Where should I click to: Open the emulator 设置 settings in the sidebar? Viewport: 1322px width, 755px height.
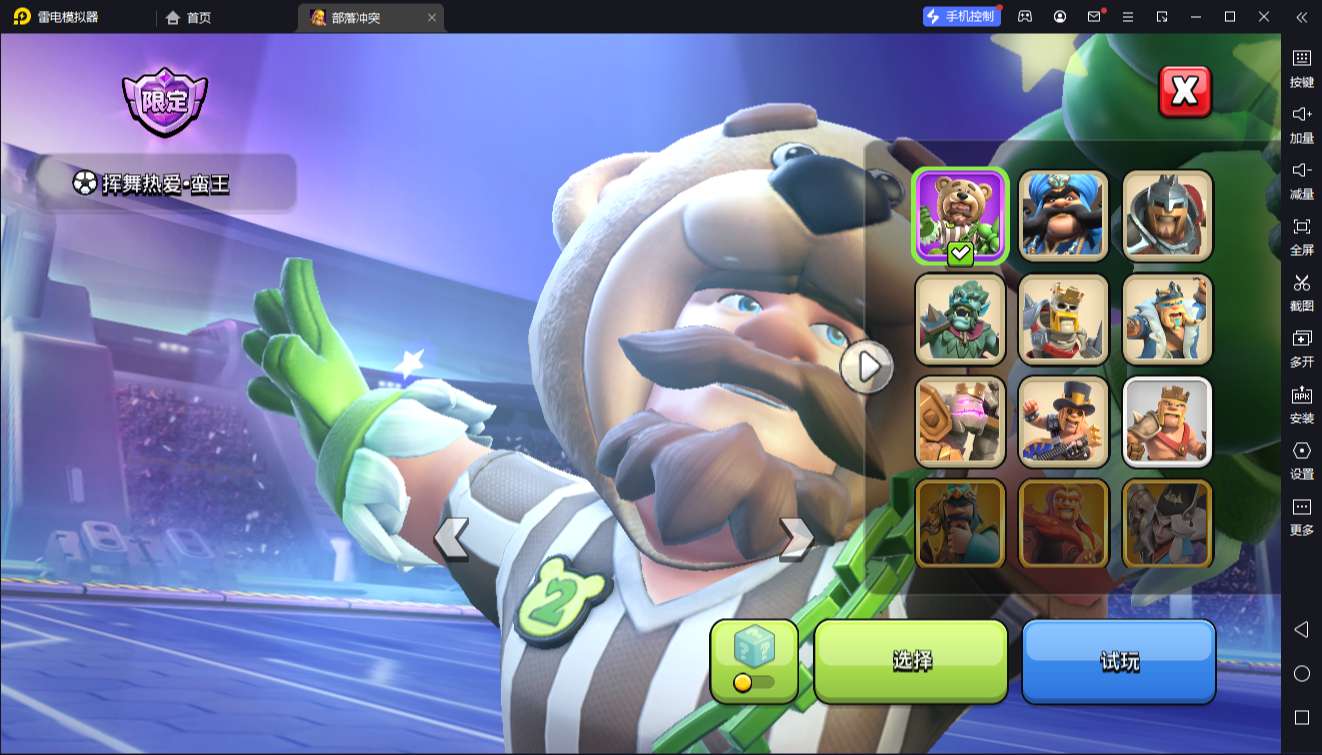coord(1301,460)
